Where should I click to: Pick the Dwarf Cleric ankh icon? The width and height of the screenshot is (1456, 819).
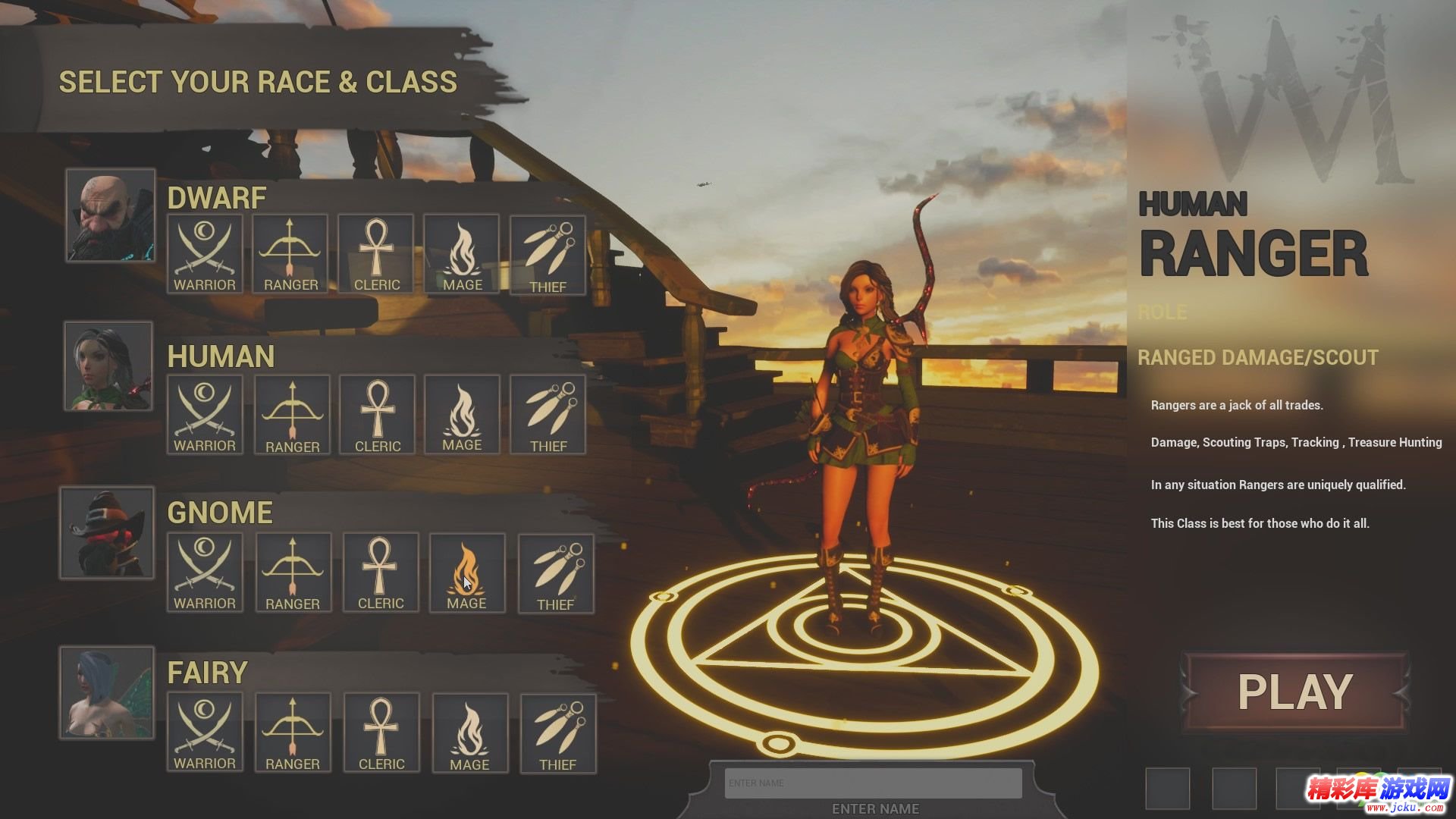(x=376, y=254)
